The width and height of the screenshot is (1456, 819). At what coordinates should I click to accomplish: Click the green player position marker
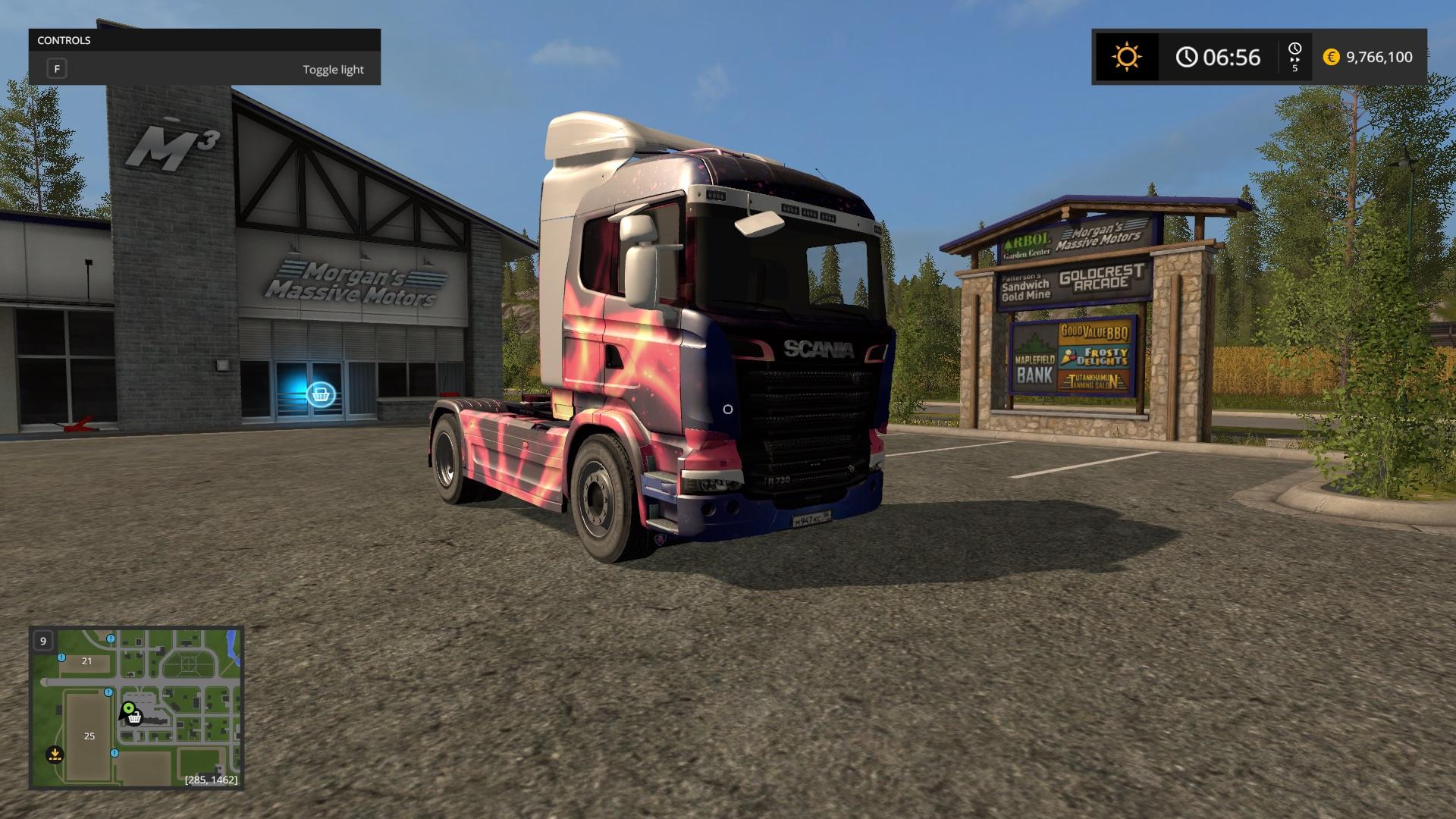click(128, 708)
